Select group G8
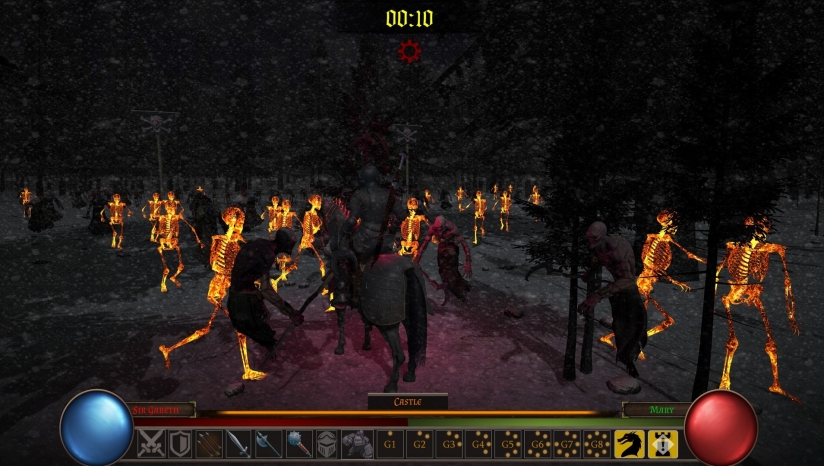 click(597, 443)
